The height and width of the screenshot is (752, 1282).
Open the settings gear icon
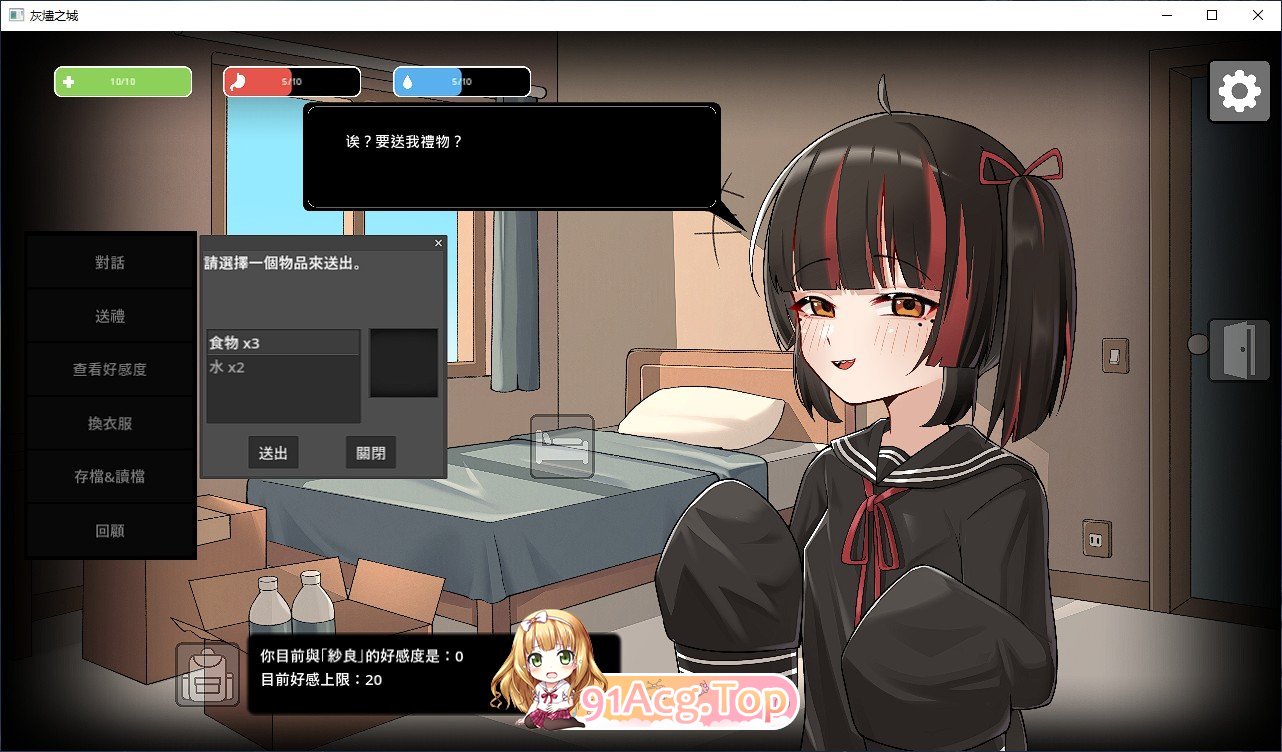[x=1239, y=90]
